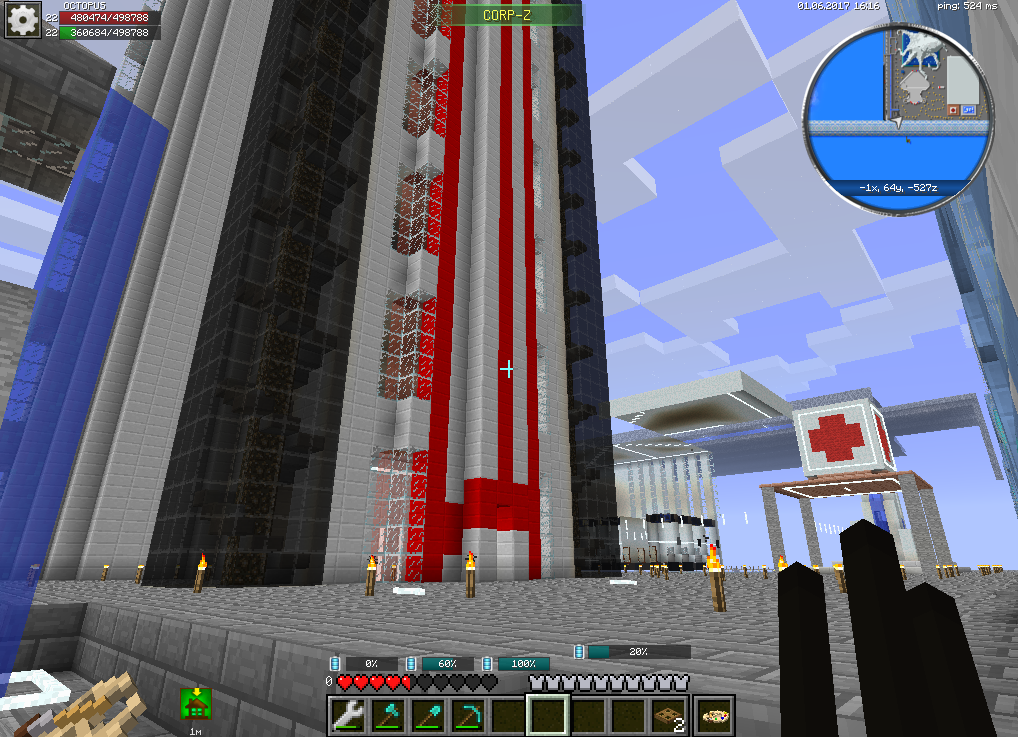Image resolution: width=1018 pixels, height=737 pixels.
Task: Select the diamond shovel slot
Action: [428, 715]
